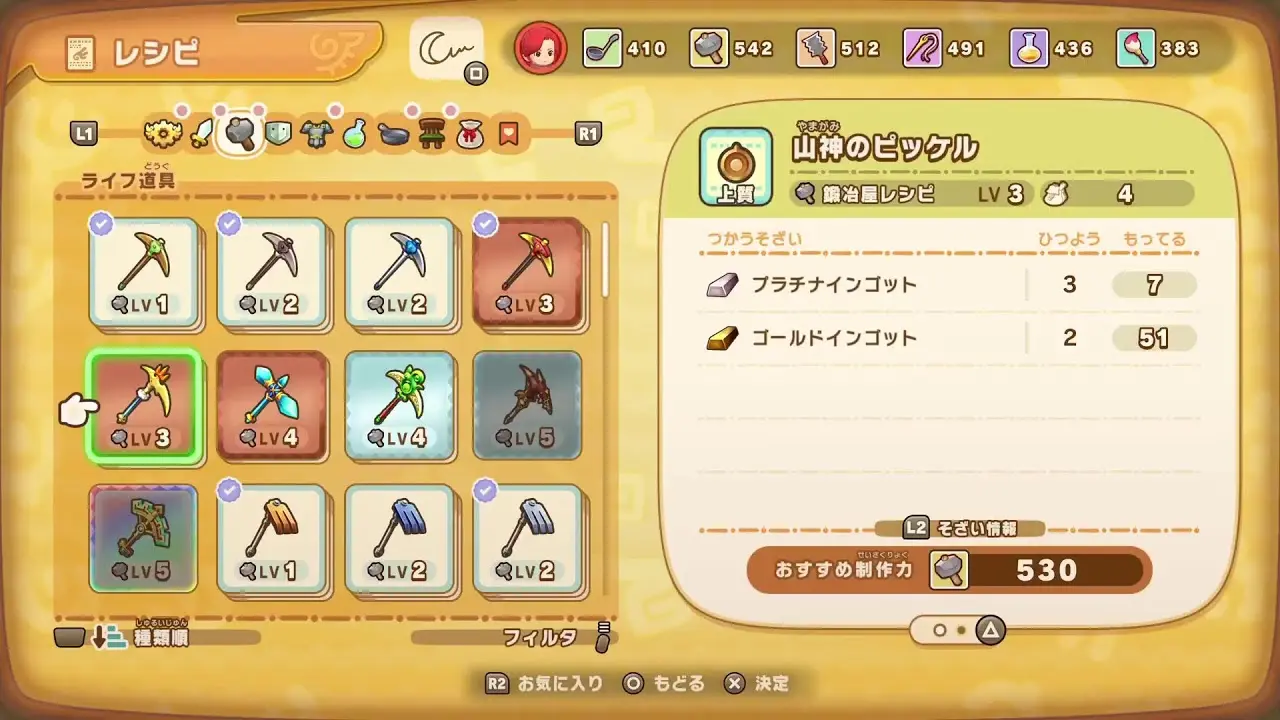Viewport: 1280px width, 720px height.
Task: Show the heart bookmark favorites tab
Action: 508,133
